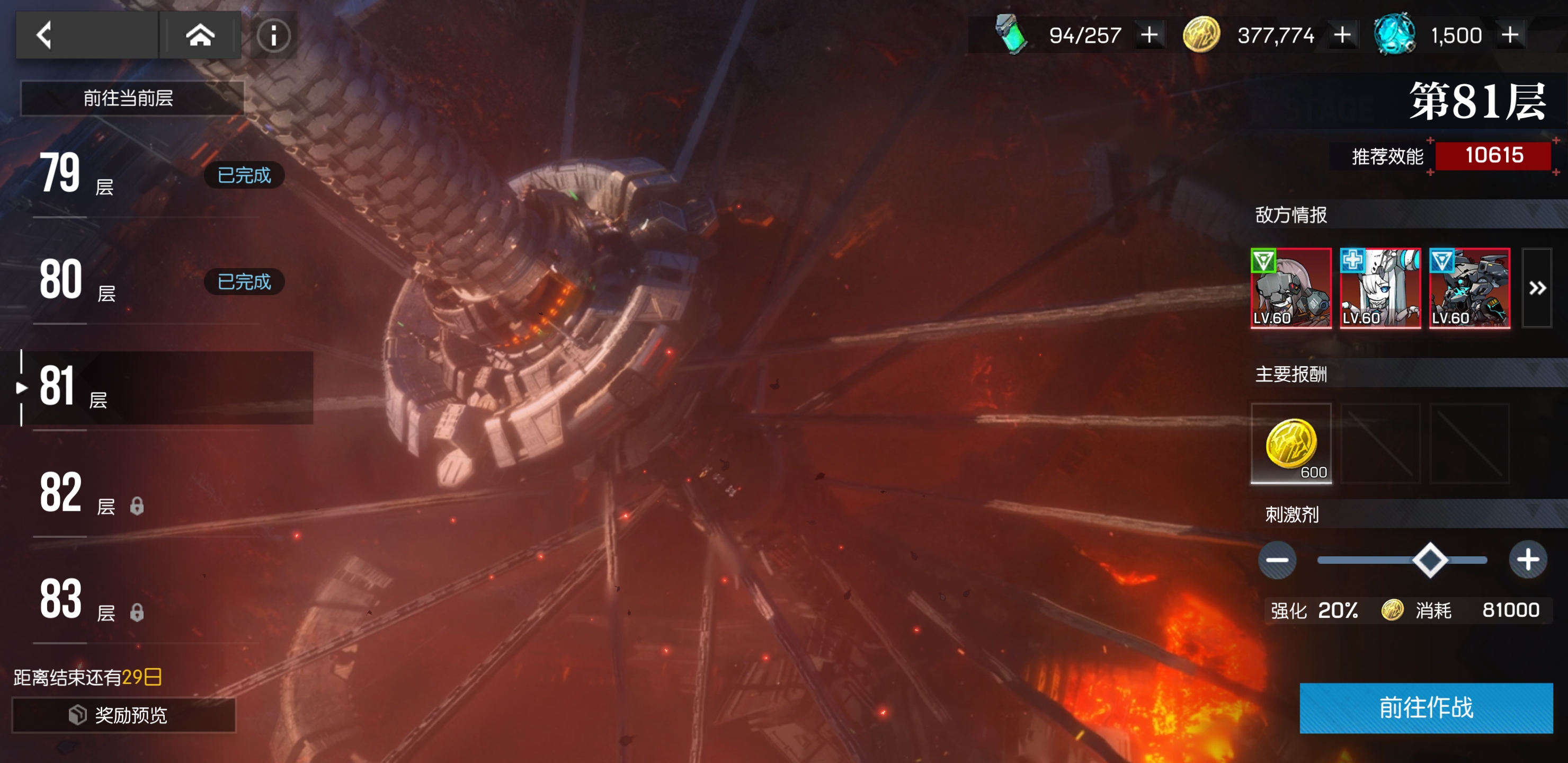This screenshot has height=763, width=1568.
Task: Return to the home screen
Action: (x=200, y=35)
